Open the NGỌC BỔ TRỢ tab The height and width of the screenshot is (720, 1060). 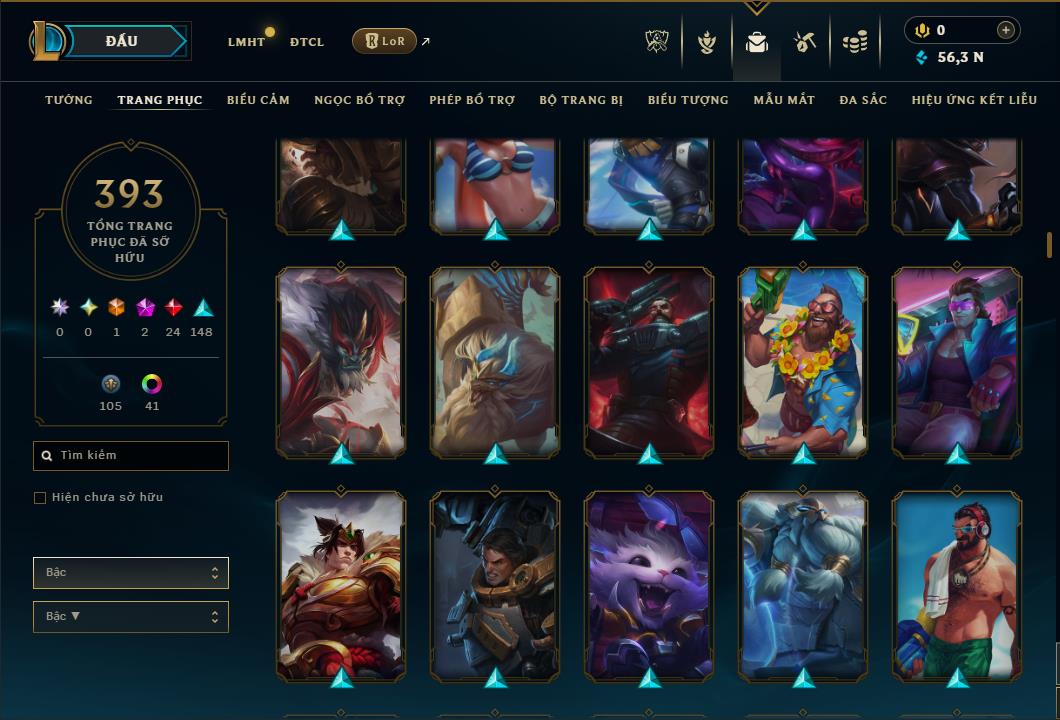point(359,100)
